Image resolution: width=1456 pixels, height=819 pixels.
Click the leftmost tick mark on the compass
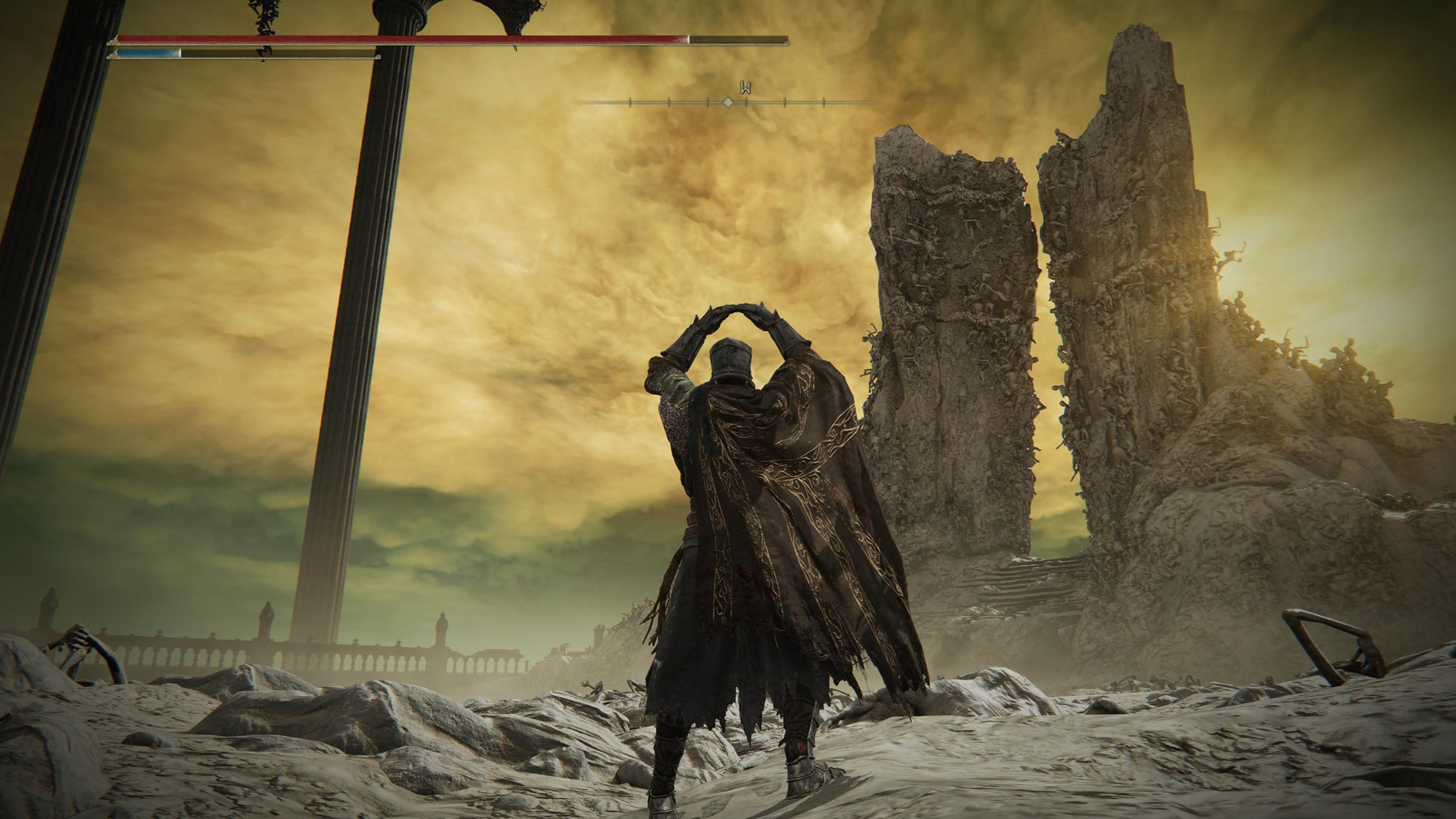tap(629, 102)
